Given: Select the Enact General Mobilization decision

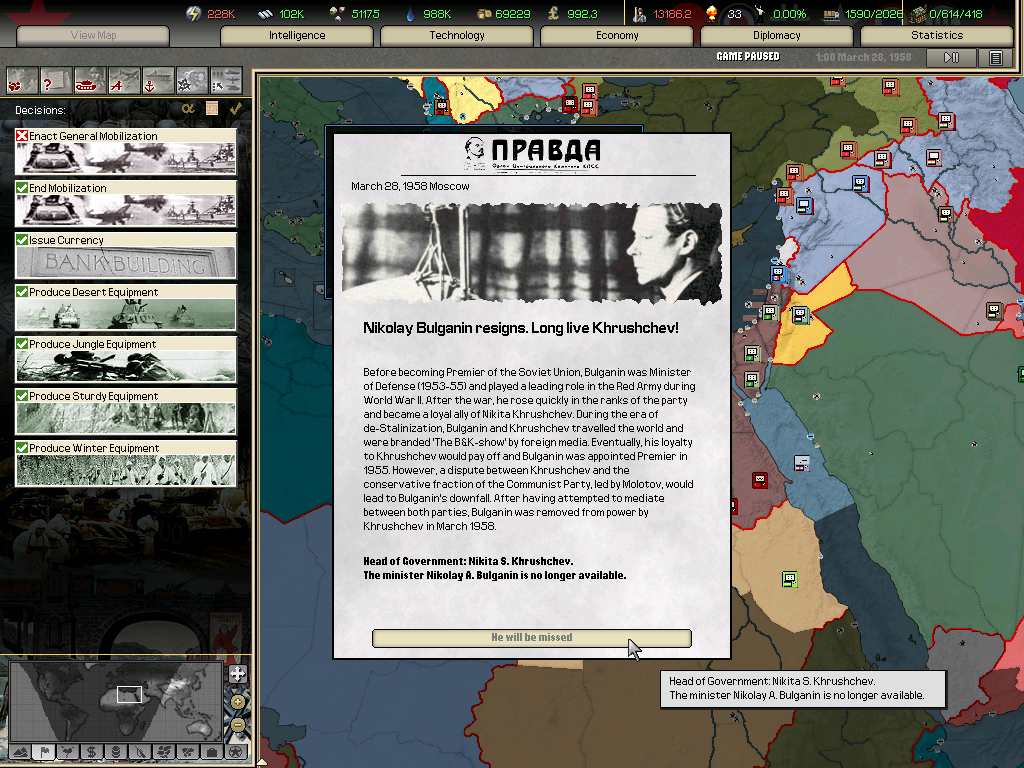Looking at the screenshot, I should point(126,152).
